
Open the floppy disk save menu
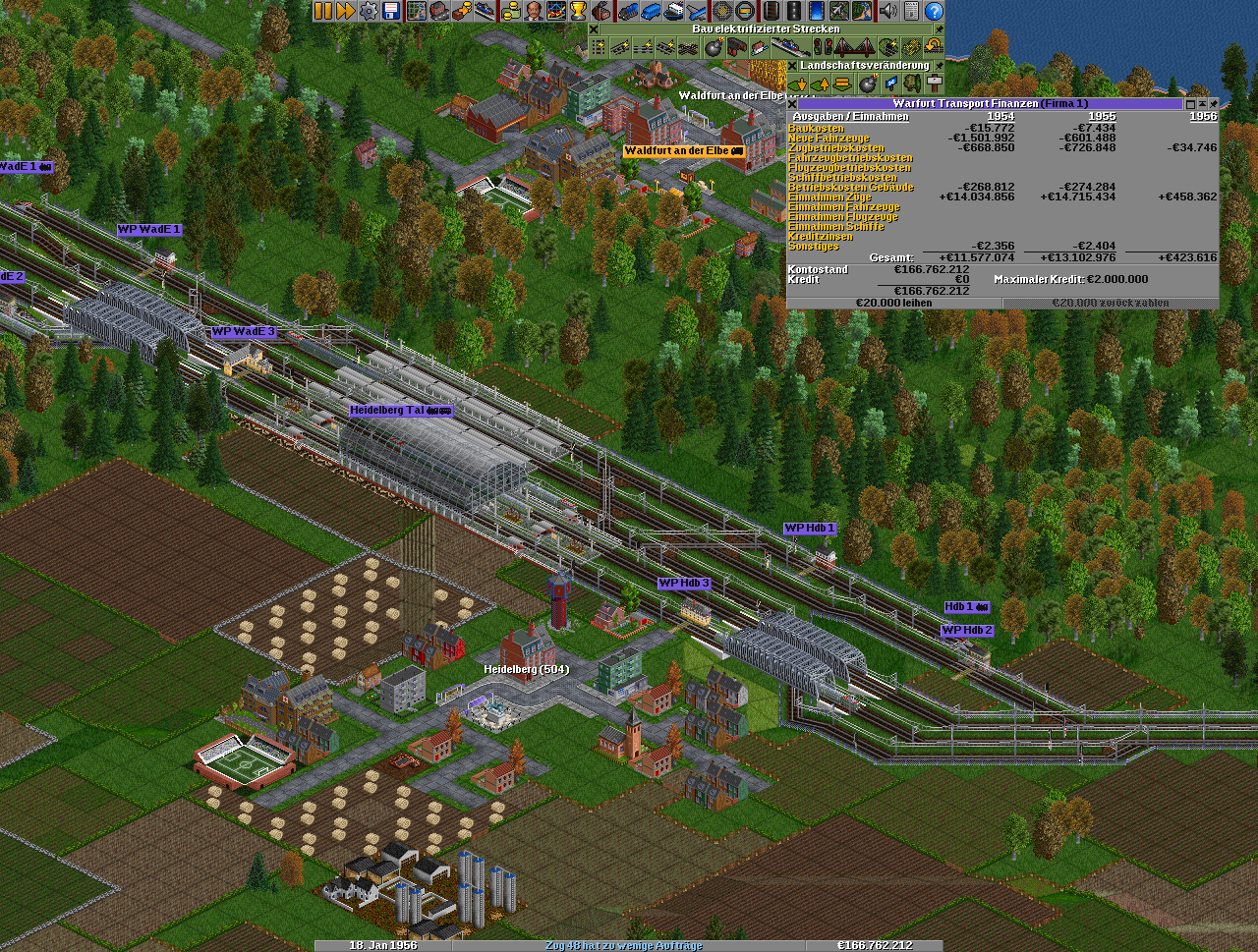point(391,11)
